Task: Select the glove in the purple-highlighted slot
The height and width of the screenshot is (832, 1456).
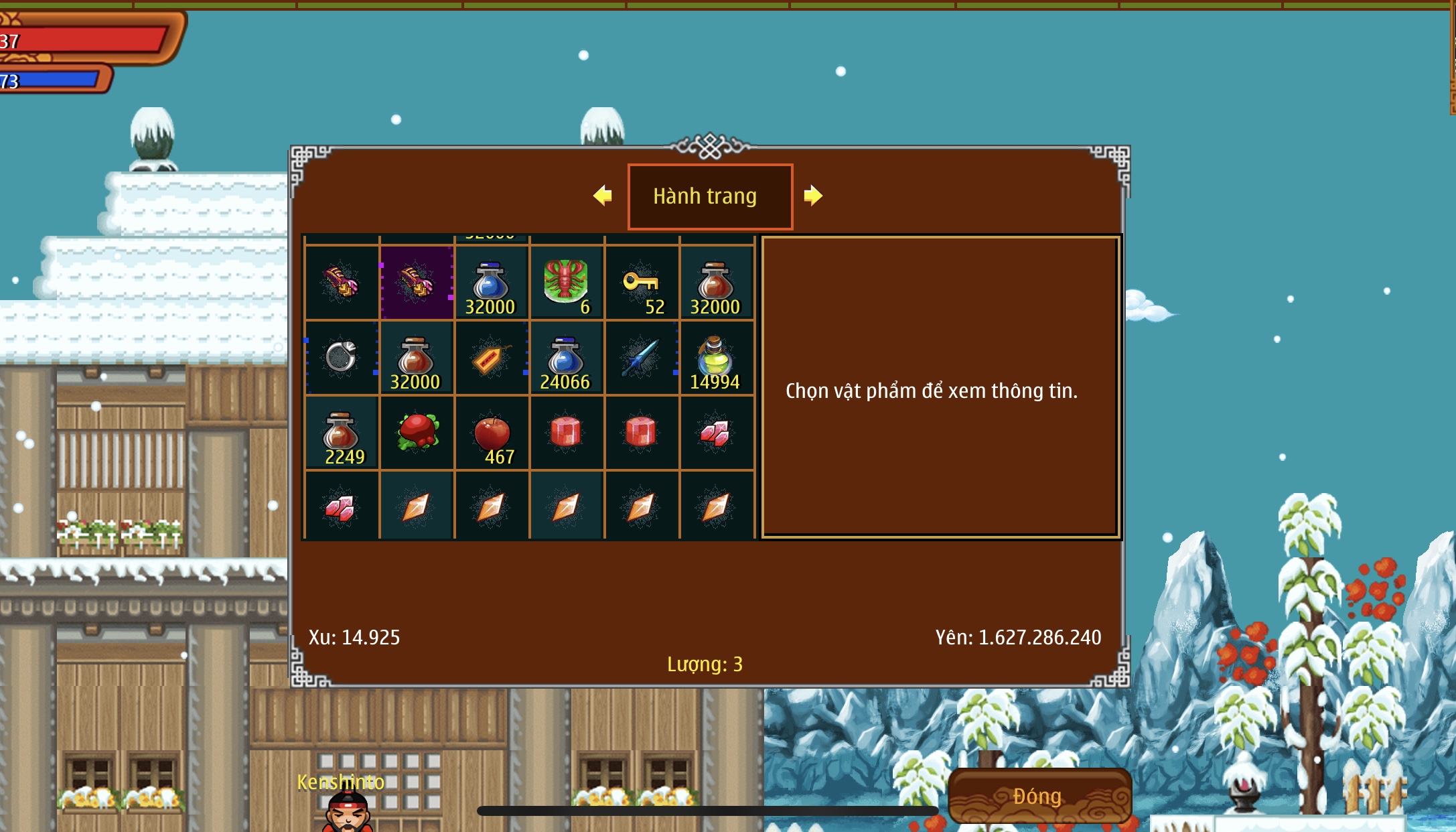Action: click(417, 283)
